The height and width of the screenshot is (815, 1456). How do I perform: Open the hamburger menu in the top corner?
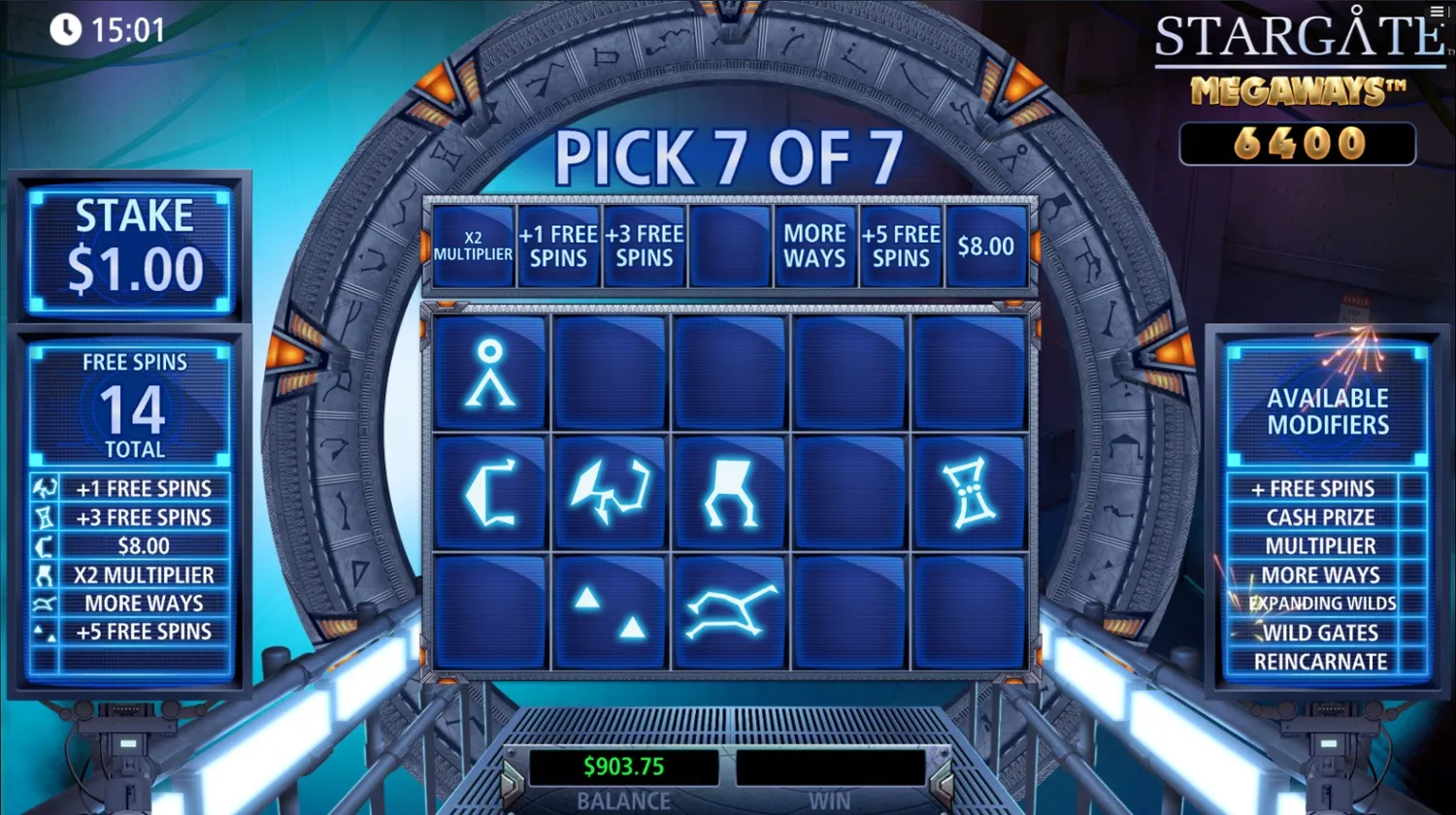pyautogui.click(x=1435, y=12)
